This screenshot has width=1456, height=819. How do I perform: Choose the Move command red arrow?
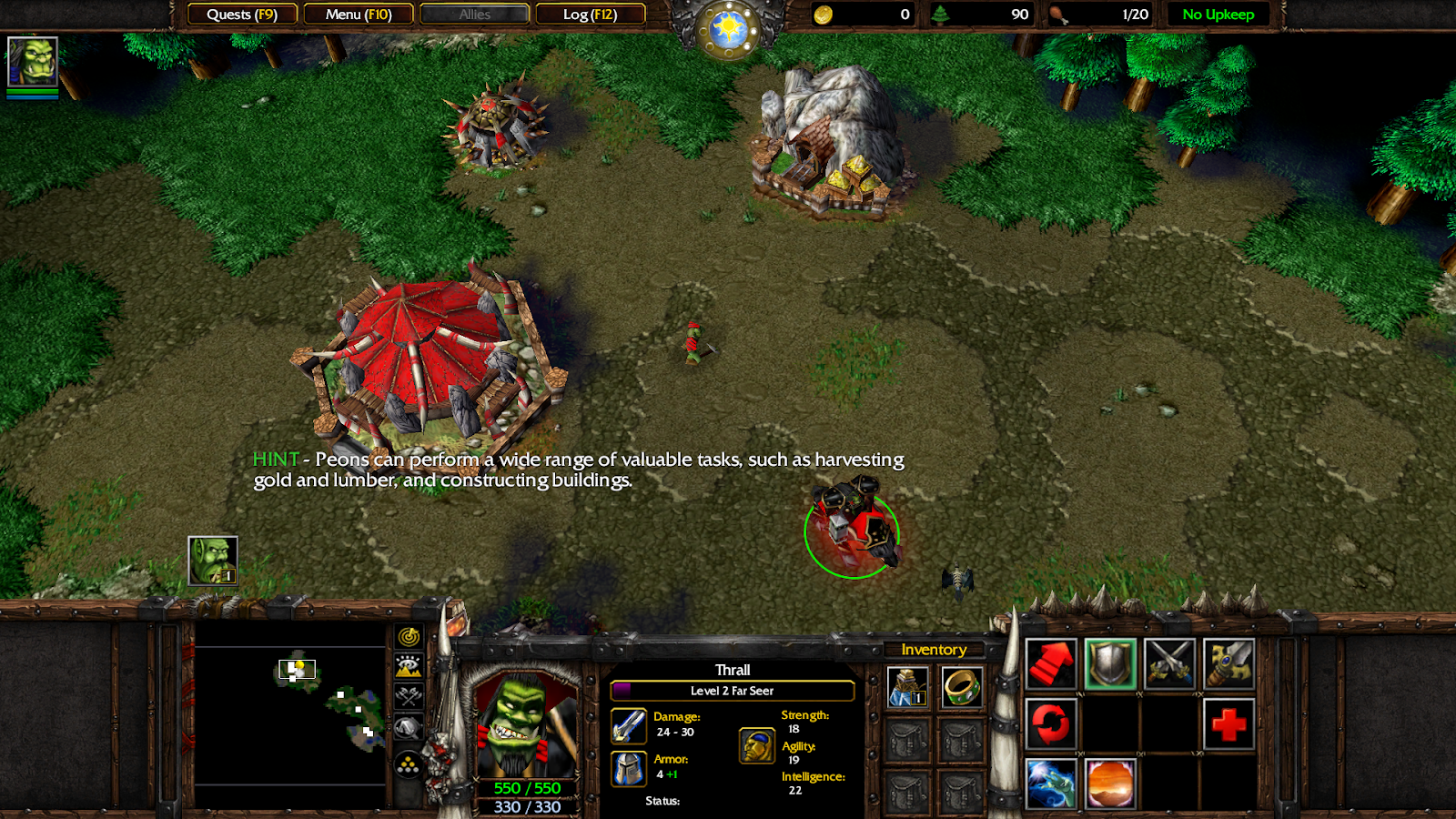coord(1051,663)
